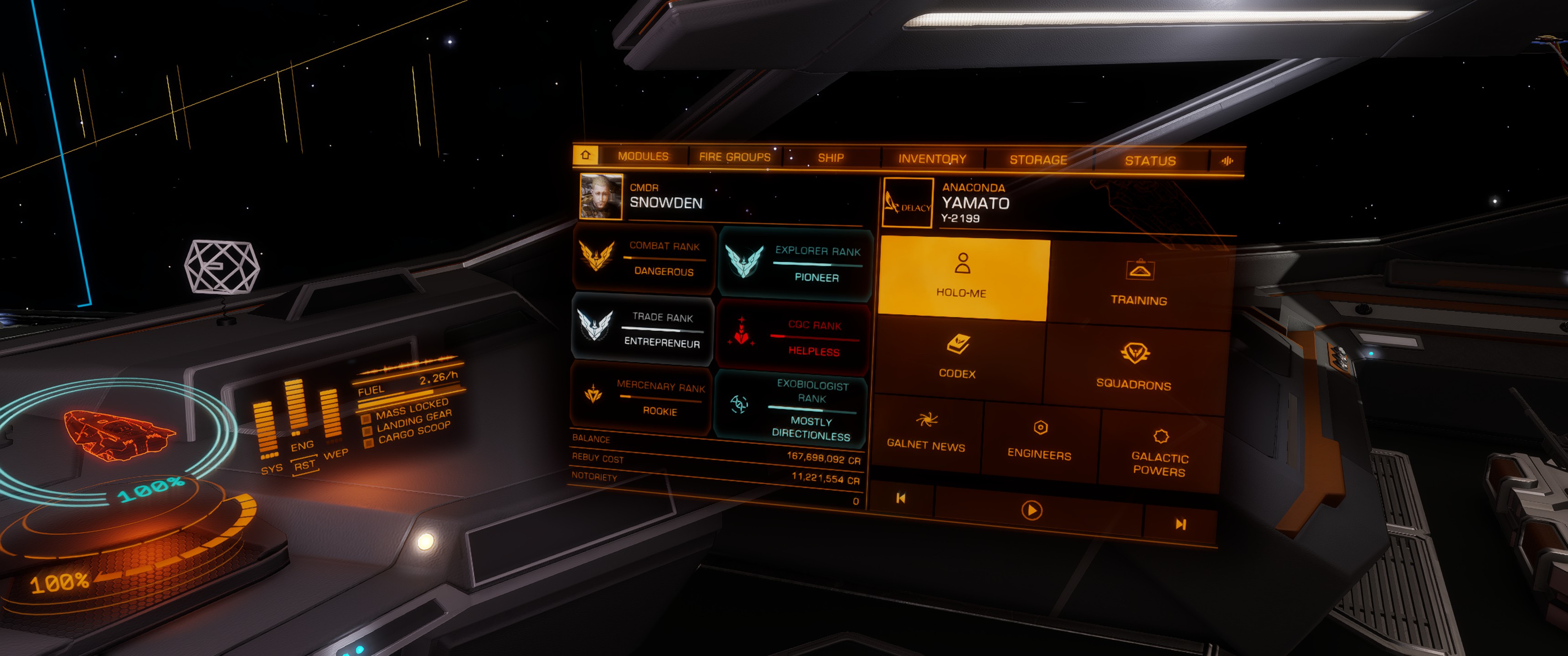The width and height of the screenshot is (1568, 656).
Task: Read GalNet News
Action: click(x=926, y=432)
